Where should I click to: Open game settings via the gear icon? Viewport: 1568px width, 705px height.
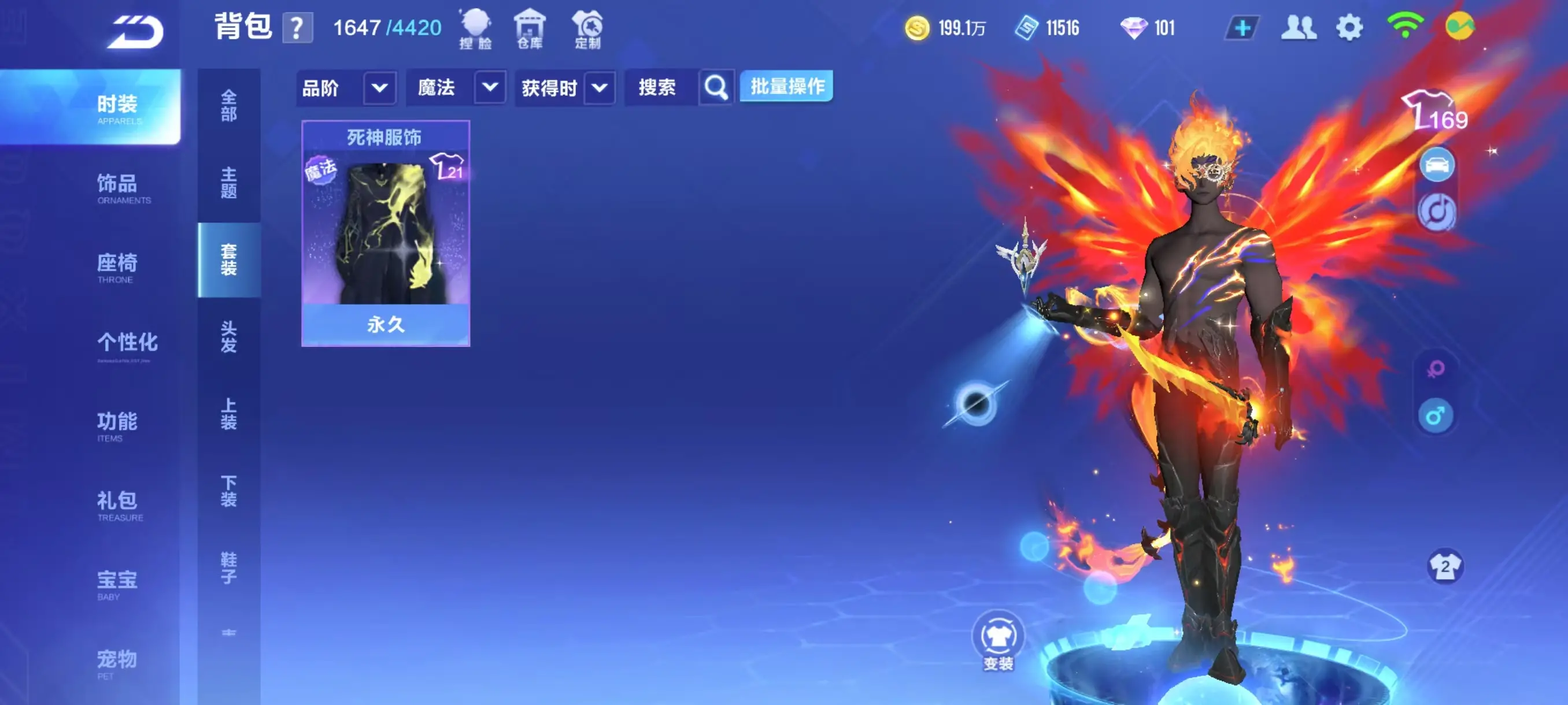(1349, 27)
